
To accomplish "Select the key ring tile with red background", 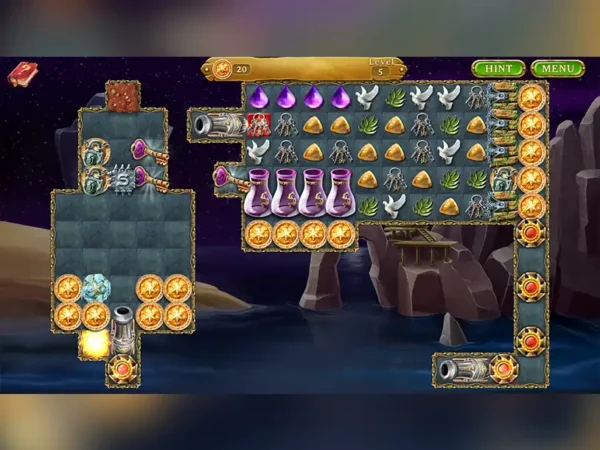I will pos(259,124).
